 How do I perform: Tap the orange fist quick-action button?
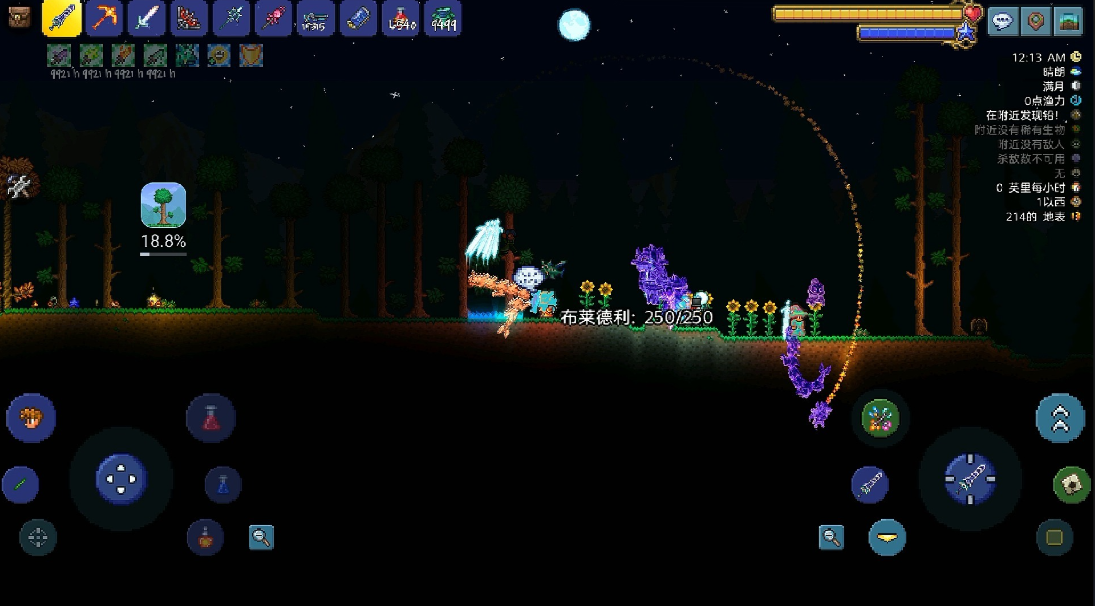coord(31,416)
